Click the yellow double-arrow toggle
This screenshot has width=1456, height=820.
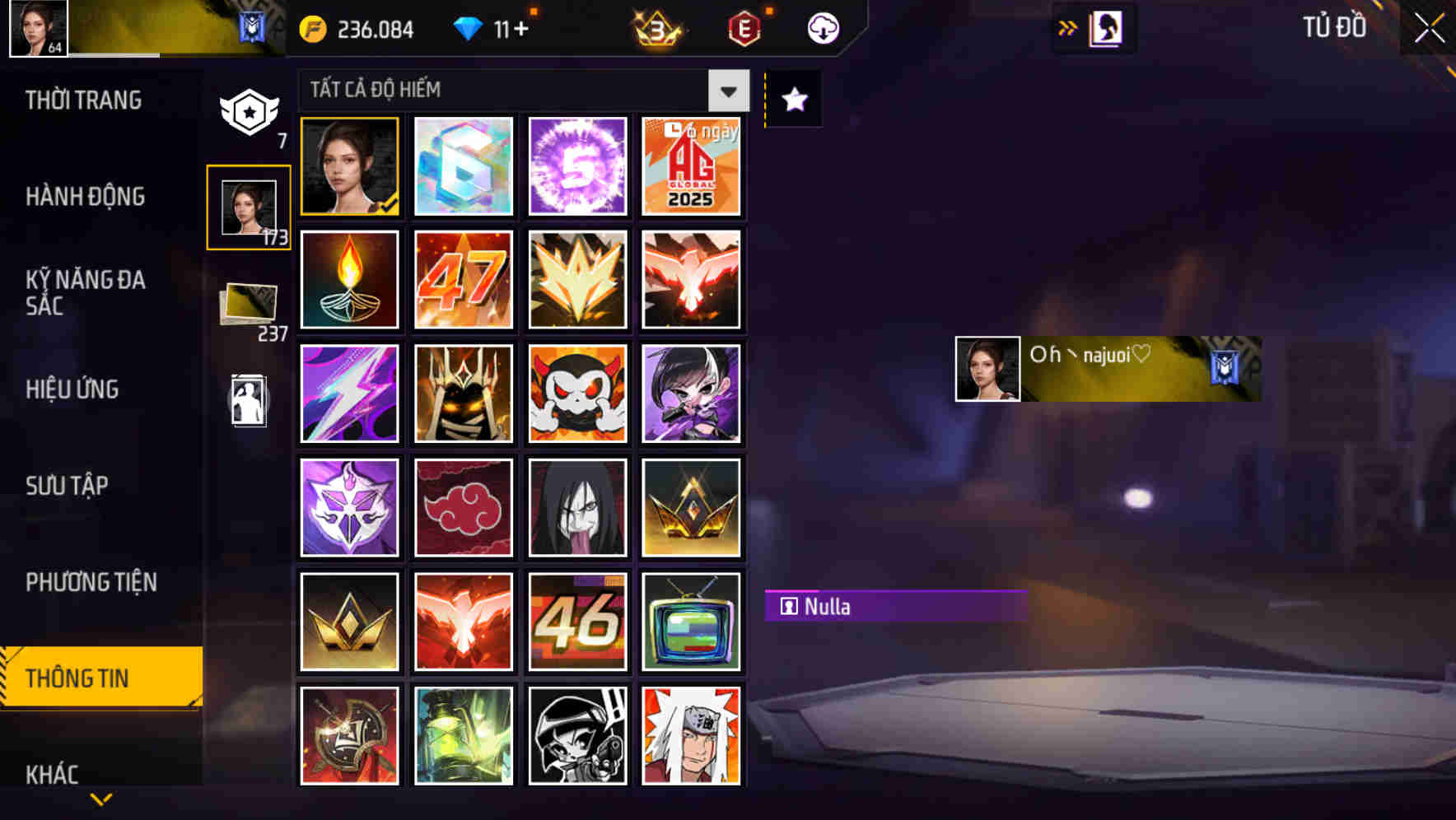tap(1067, 27)
